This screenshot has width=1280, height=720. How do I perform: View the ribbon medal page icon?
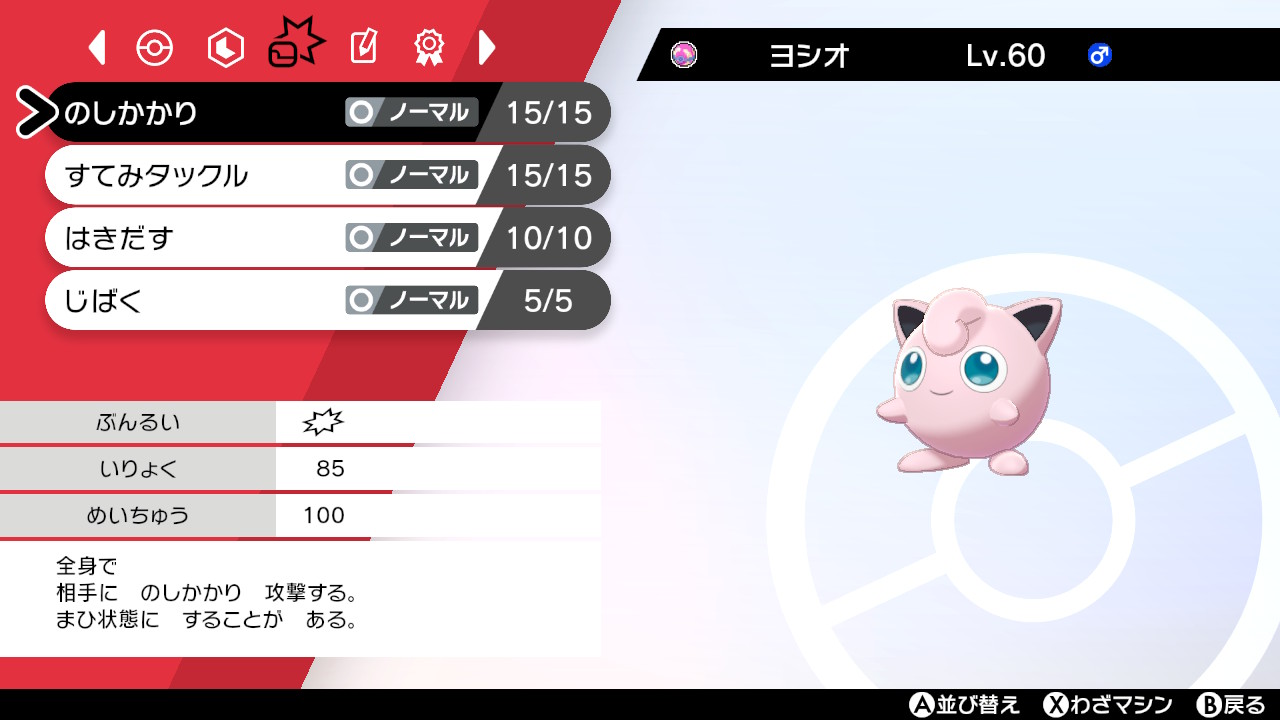429,46
